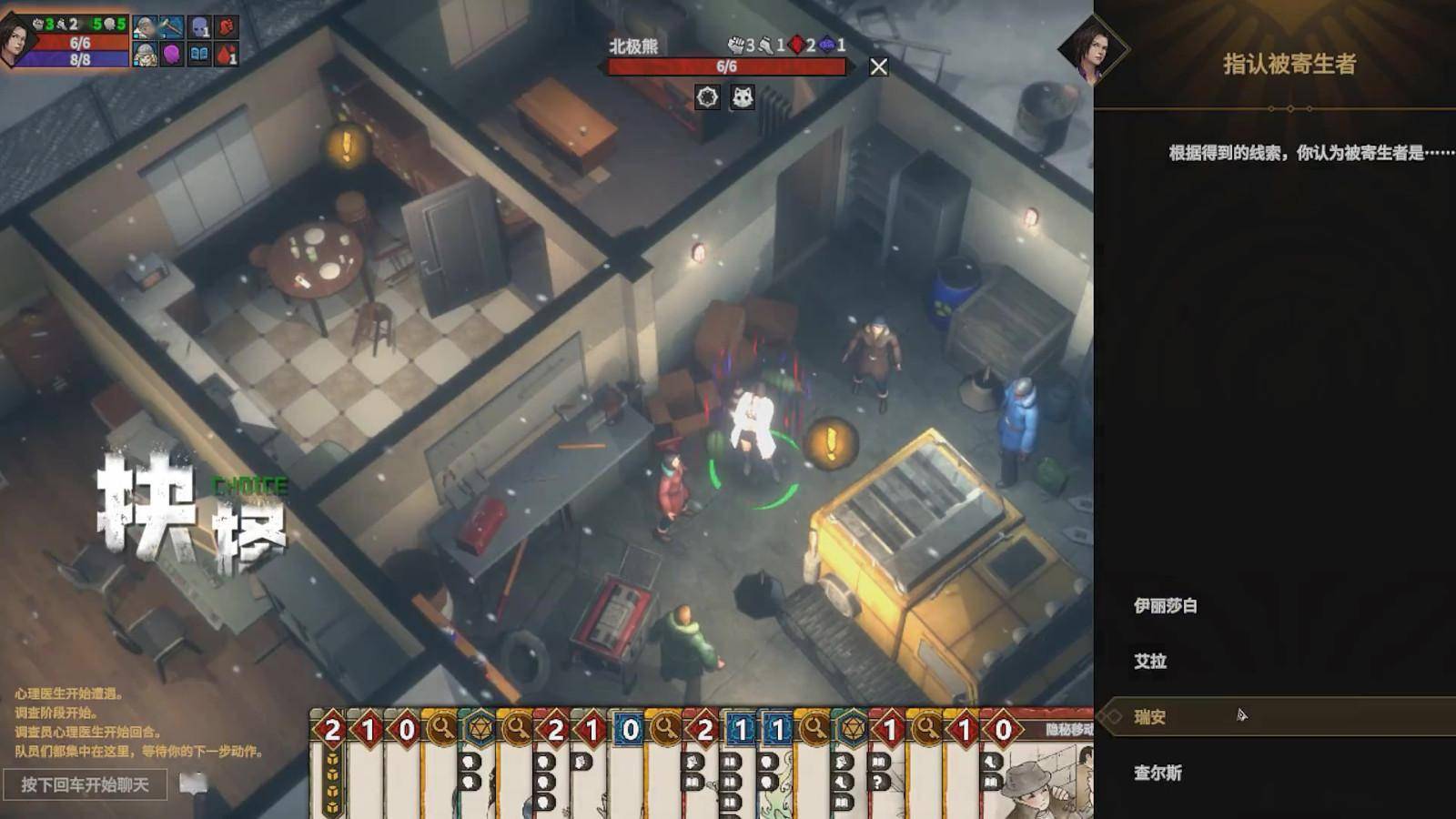Select 瑞安 as the parasitized one
The image size is (1456, 819).
point(1150,717)
